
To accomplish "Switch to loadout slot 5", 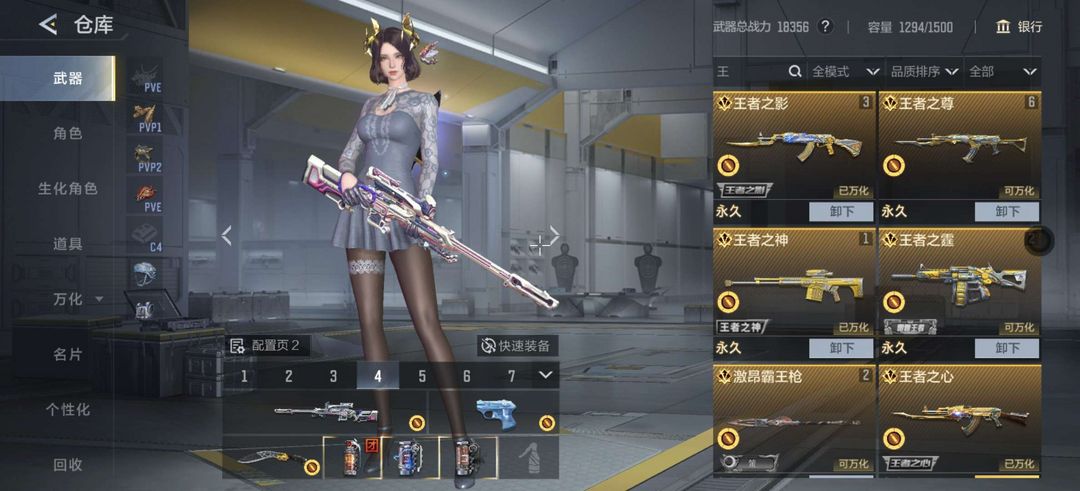I will click(422, 376).
